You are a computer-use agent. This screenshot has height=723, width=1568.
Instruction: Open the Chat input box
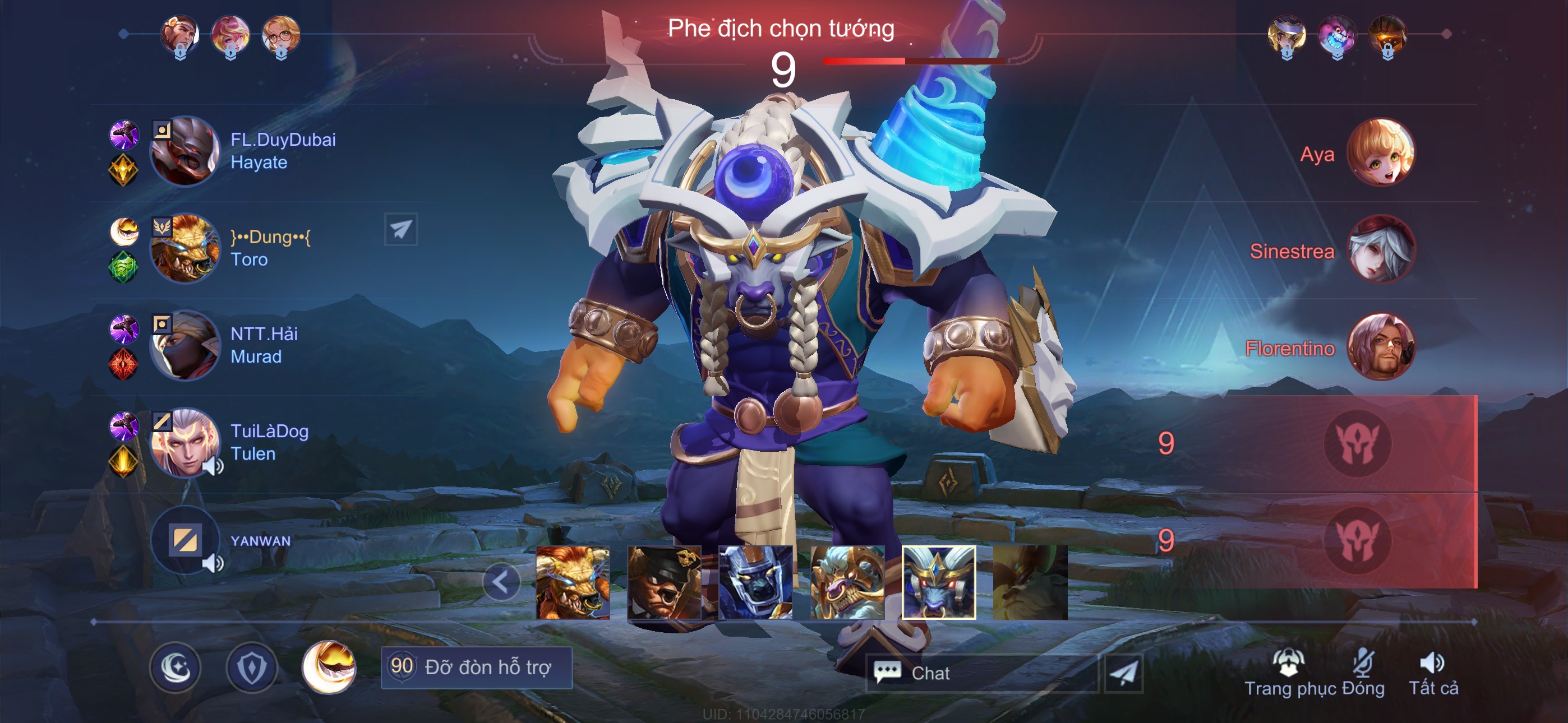(981, 673)
